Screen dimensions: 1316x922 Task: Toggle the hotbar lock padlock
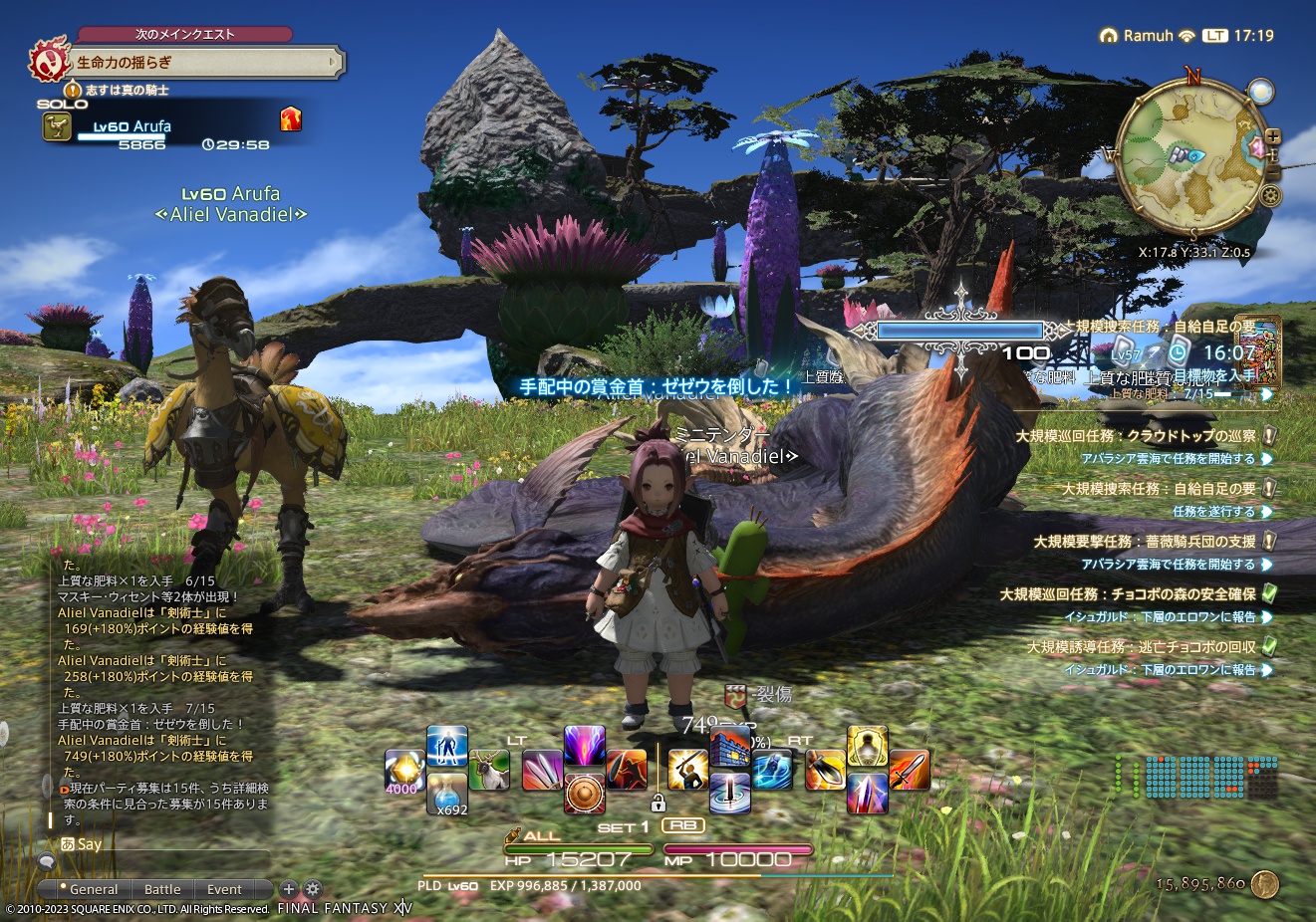[x=658, y=805]
